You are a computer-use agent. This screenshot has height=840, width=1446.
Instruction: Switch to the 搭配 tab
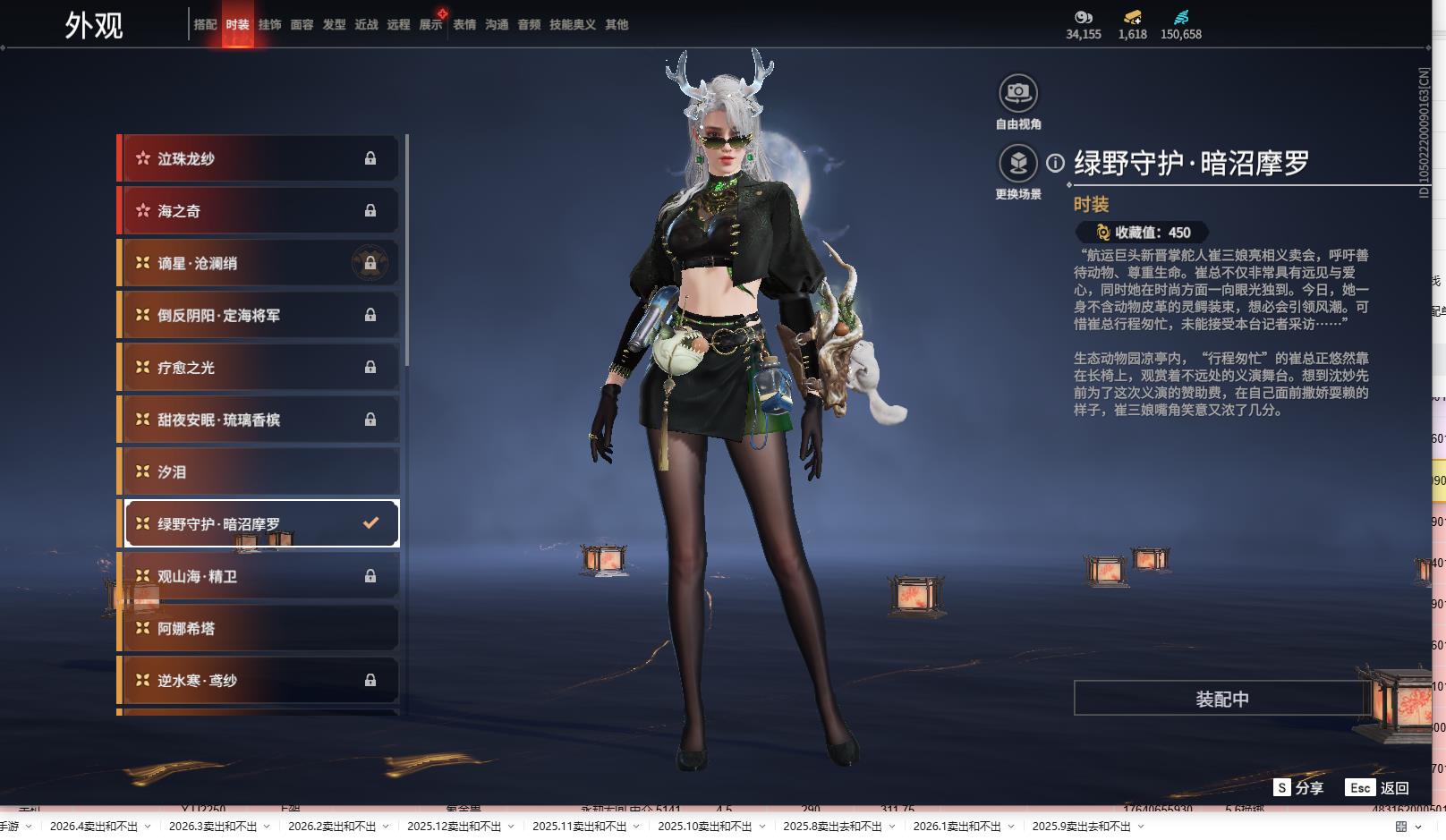[205, 24]
